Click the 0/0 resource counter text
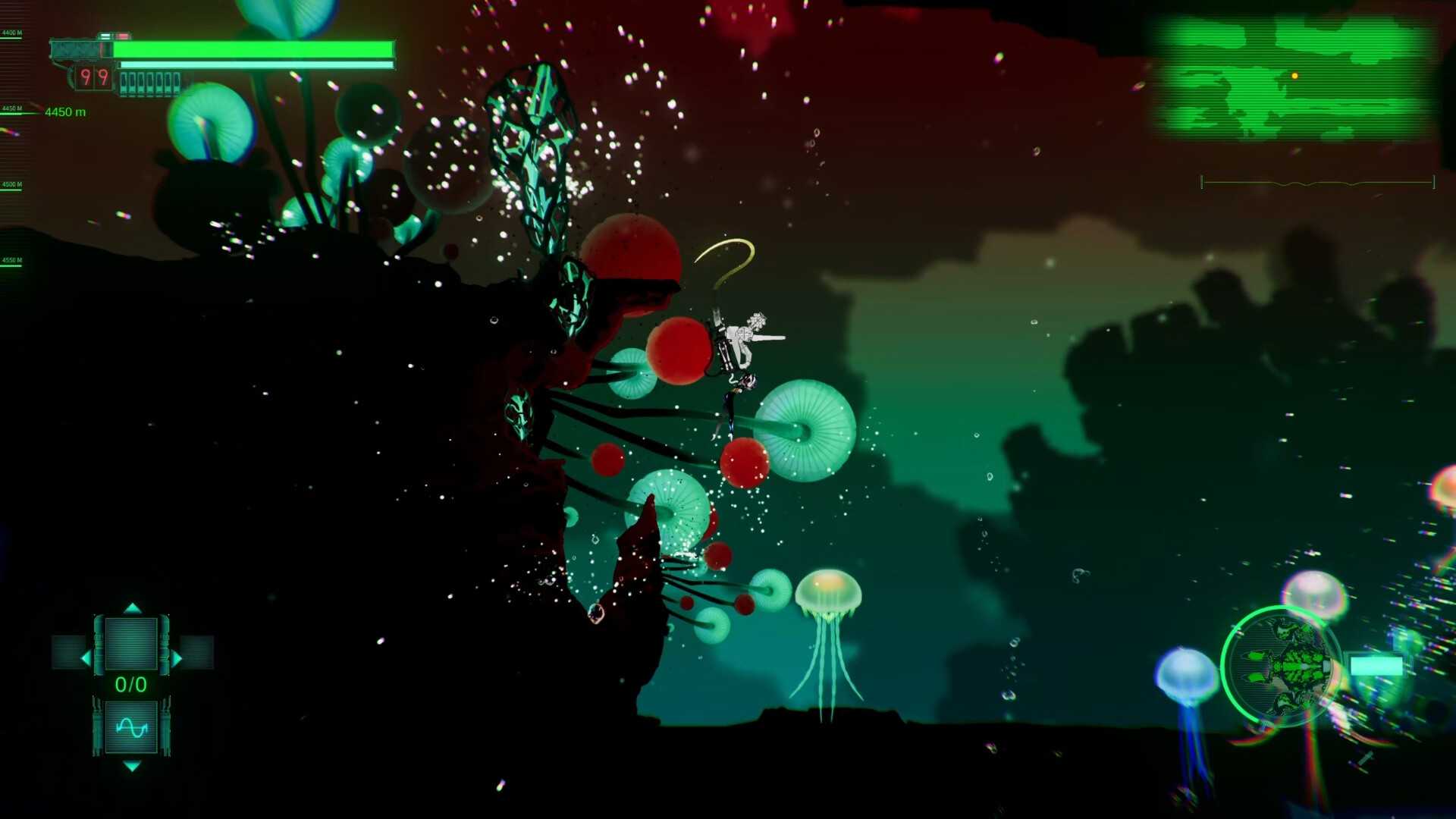The width and height of the screenshot is (1456, 819). 131,683
